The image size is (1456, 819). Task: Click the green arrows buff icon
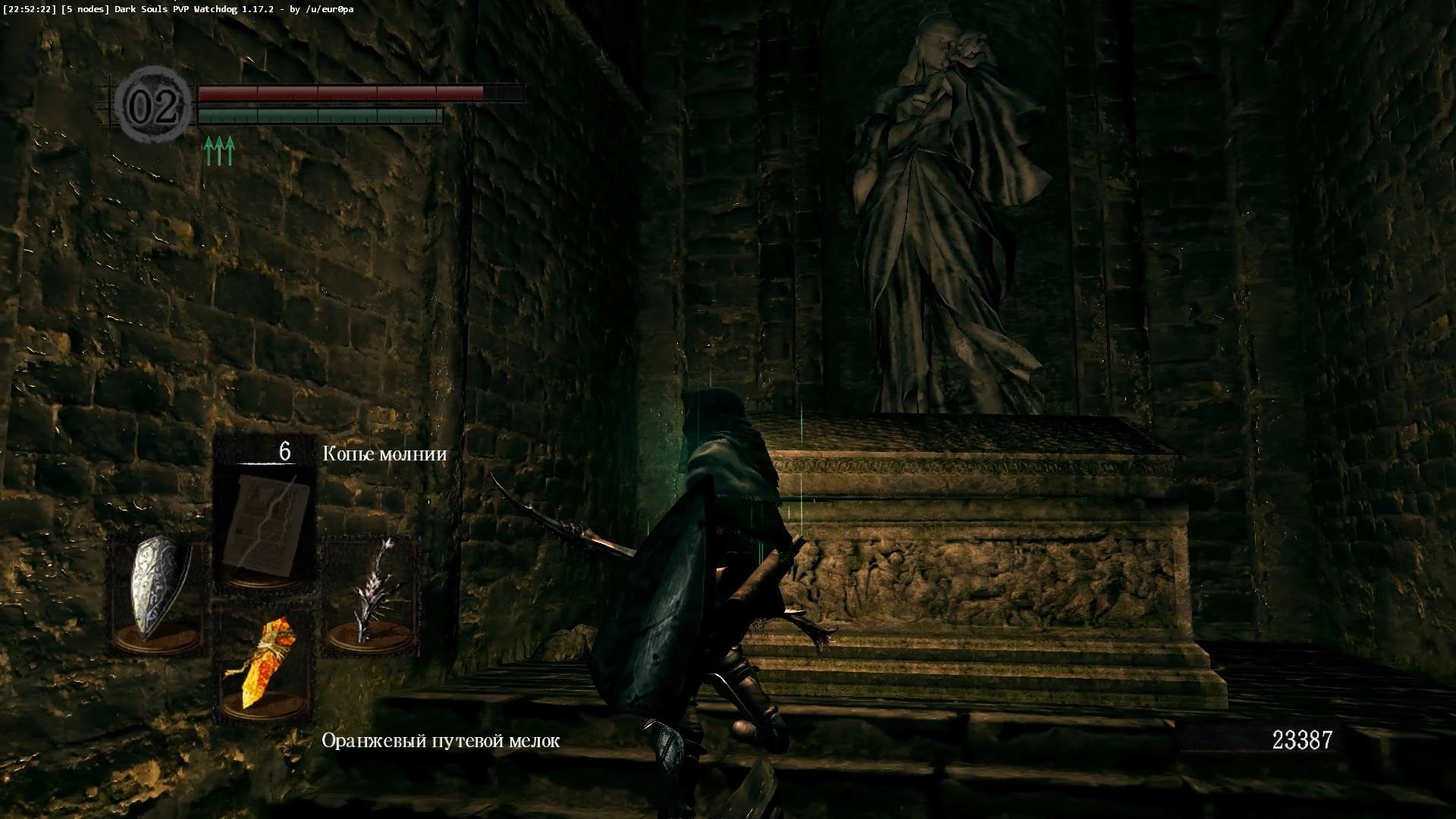click(x=219, y=151)
